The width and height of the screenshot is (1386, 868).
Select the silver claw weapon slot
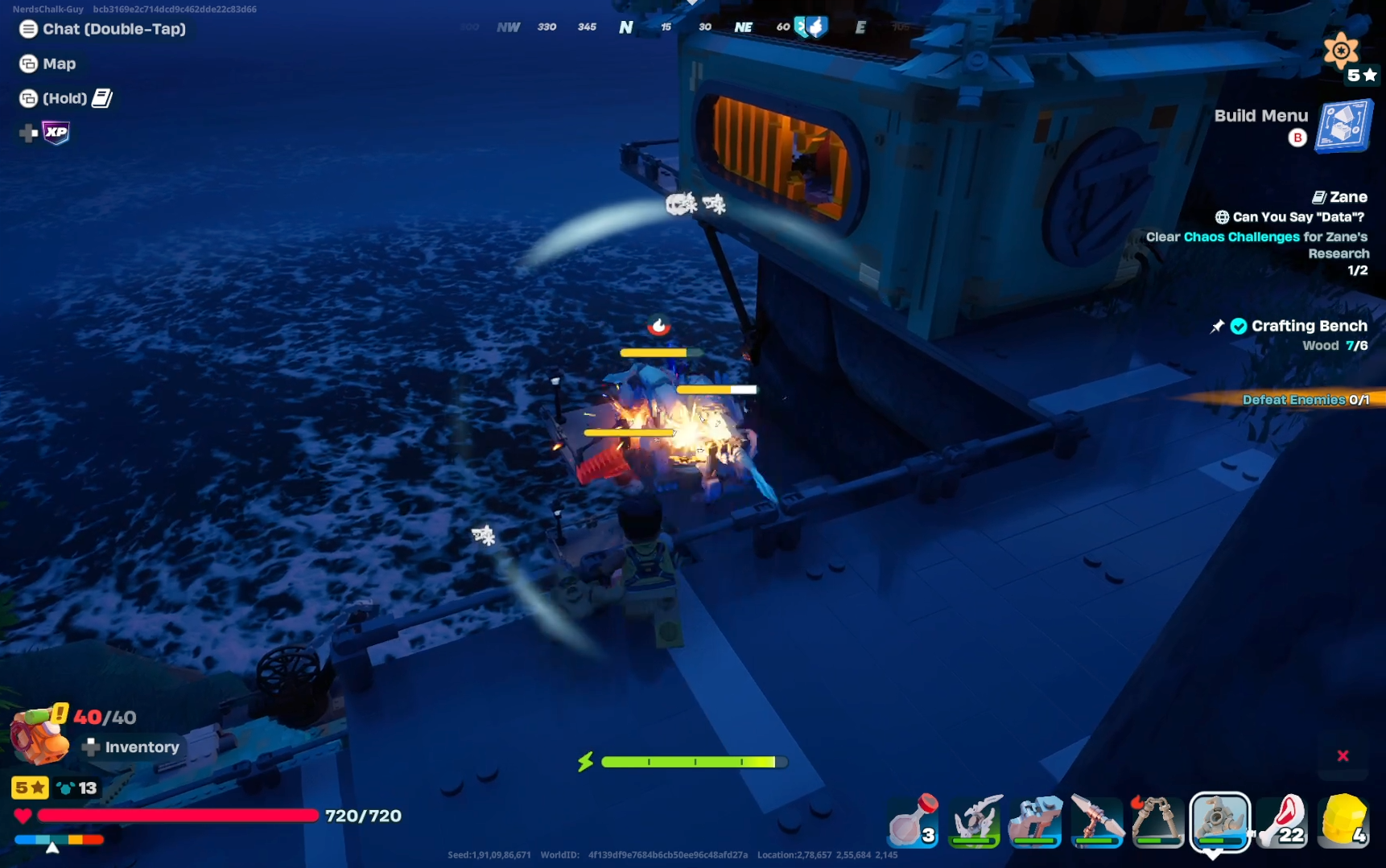point(975,821)
